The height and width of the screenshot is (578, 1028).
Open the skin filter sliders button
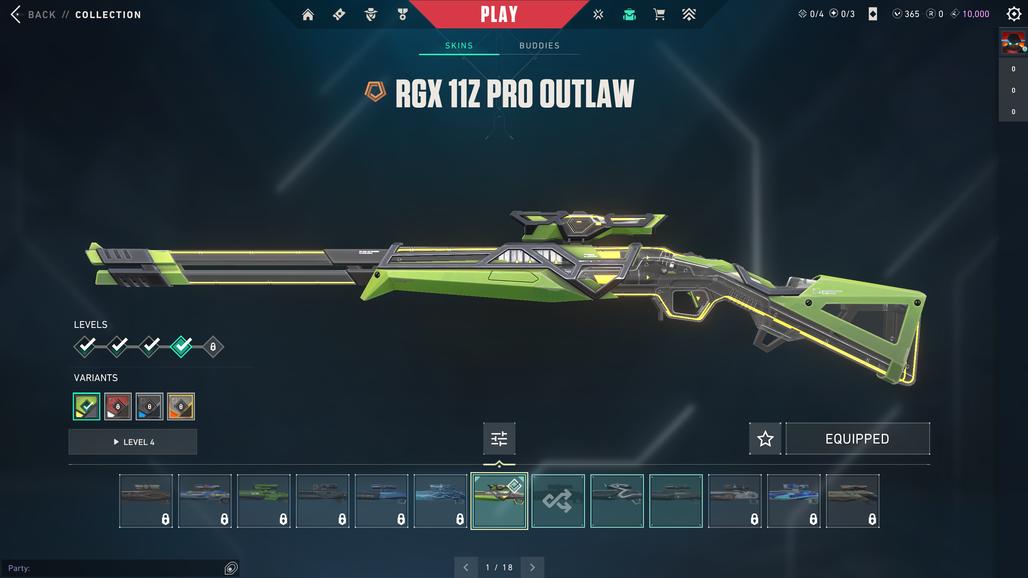(x=499, y=438)
